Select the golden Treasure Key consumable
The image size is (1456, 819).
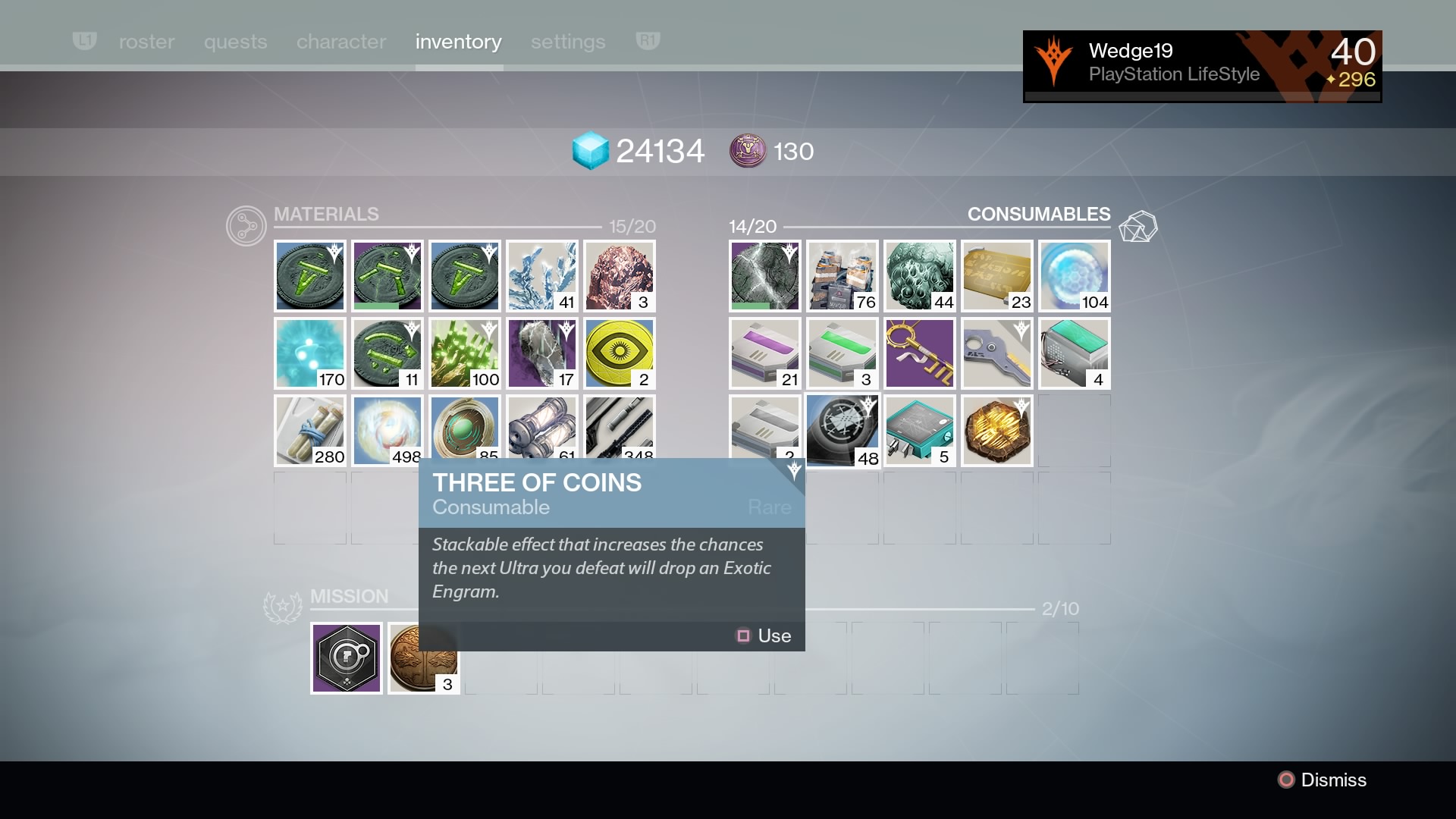click(918, 353)
